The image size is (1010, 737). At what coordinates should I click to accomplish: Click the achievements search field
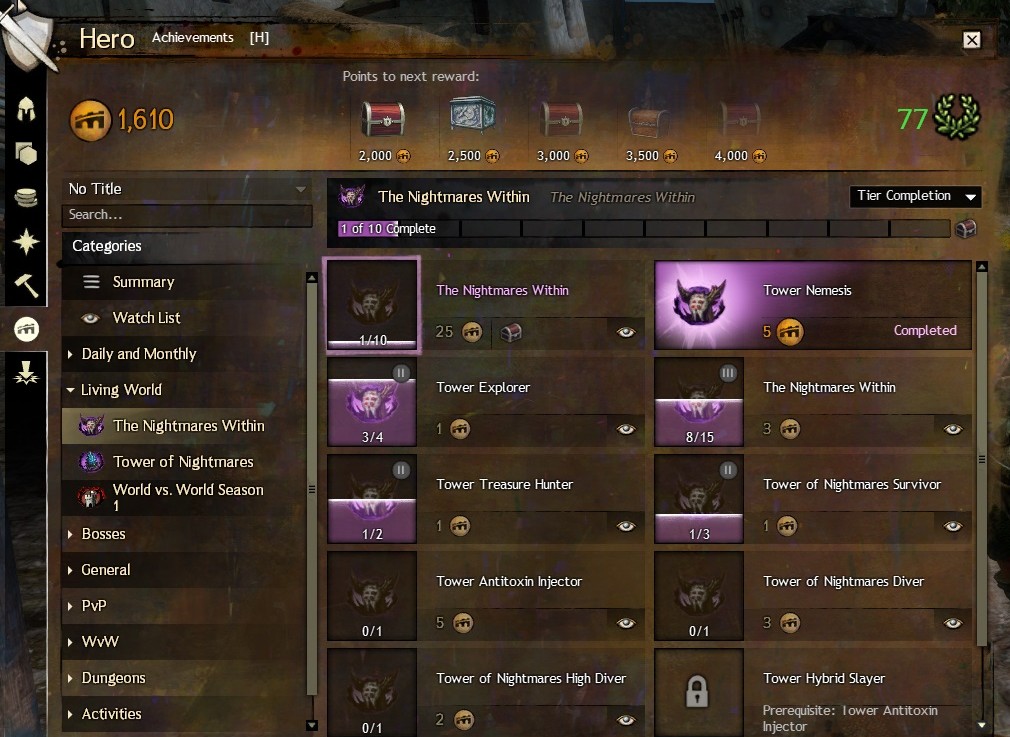click(187, 215)
